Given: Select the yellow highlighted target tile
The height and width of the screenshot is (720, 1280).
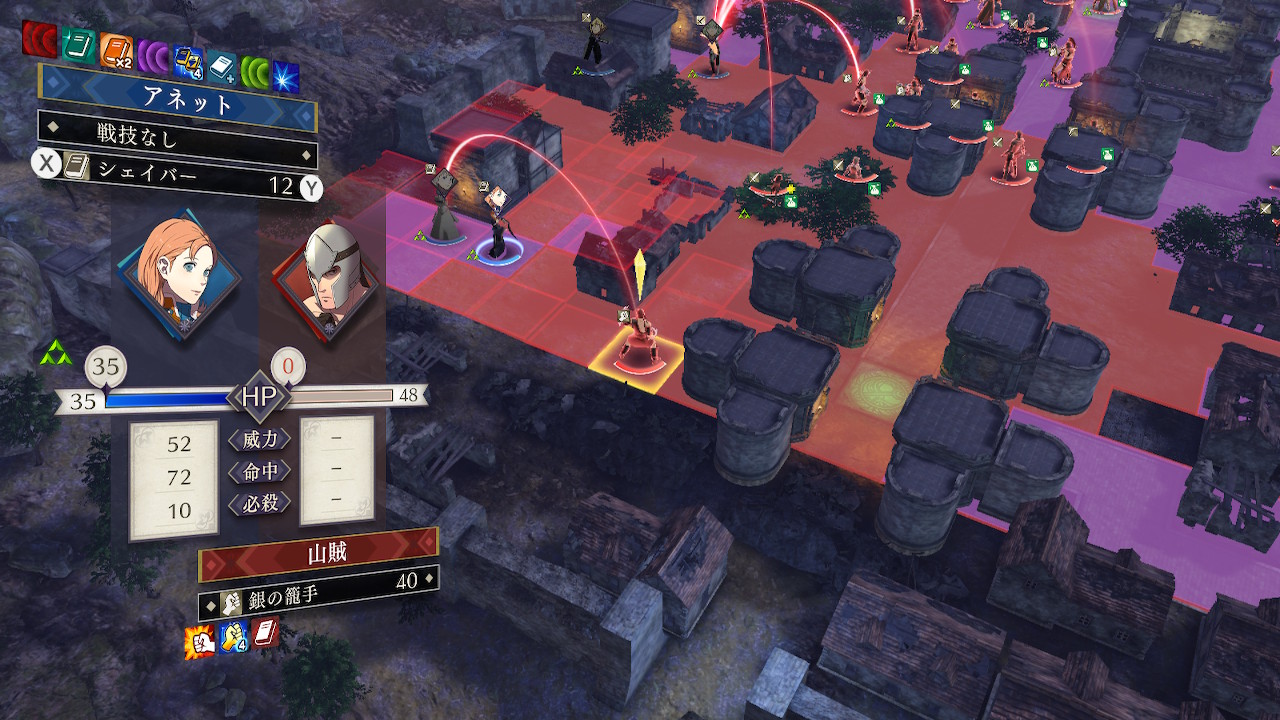Looking at the screenshot, I should coord(636,360).
